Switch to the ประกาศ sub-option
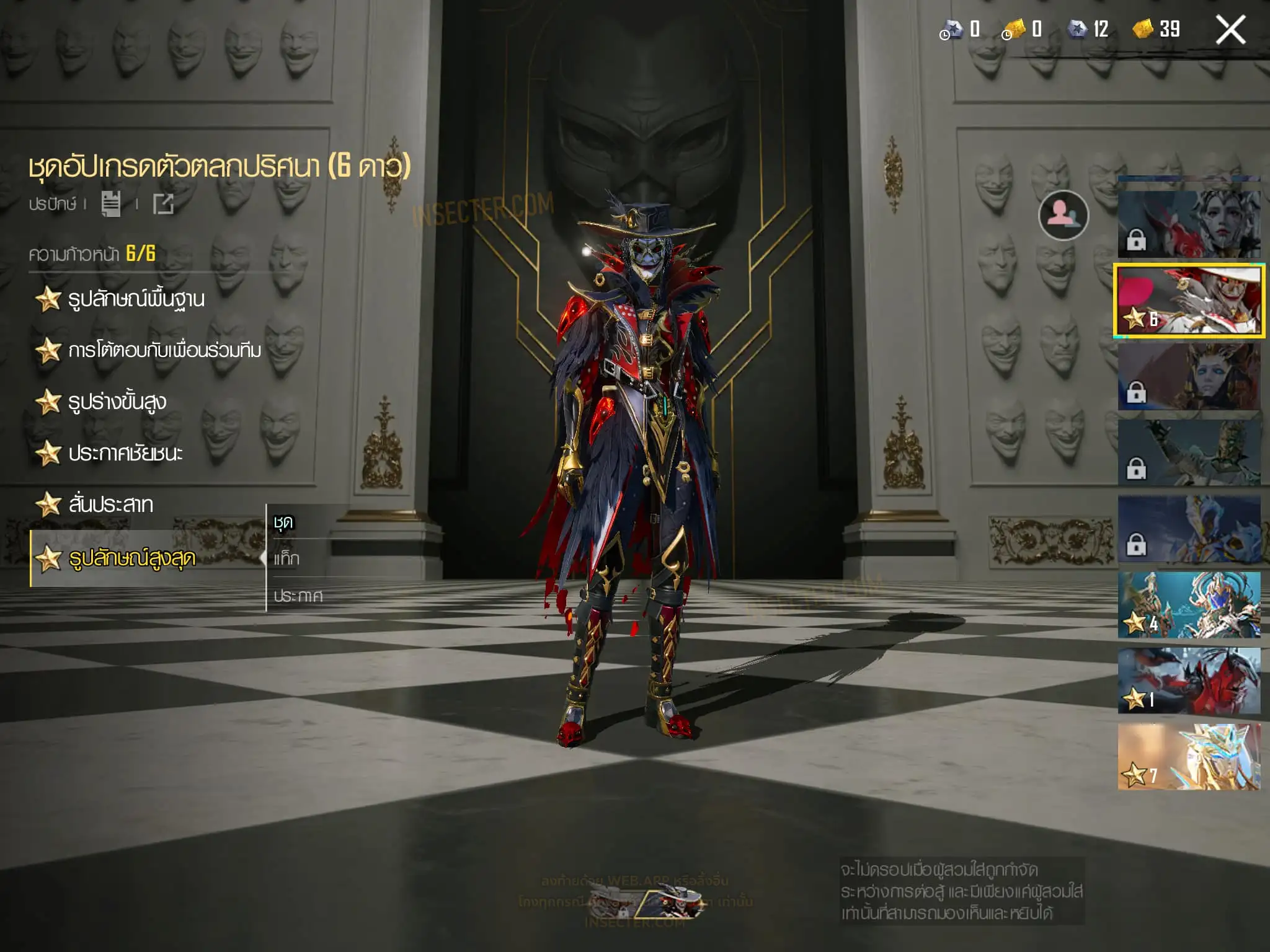The height and width of the screenshot is (952, 1270). (x=298, y=596)
